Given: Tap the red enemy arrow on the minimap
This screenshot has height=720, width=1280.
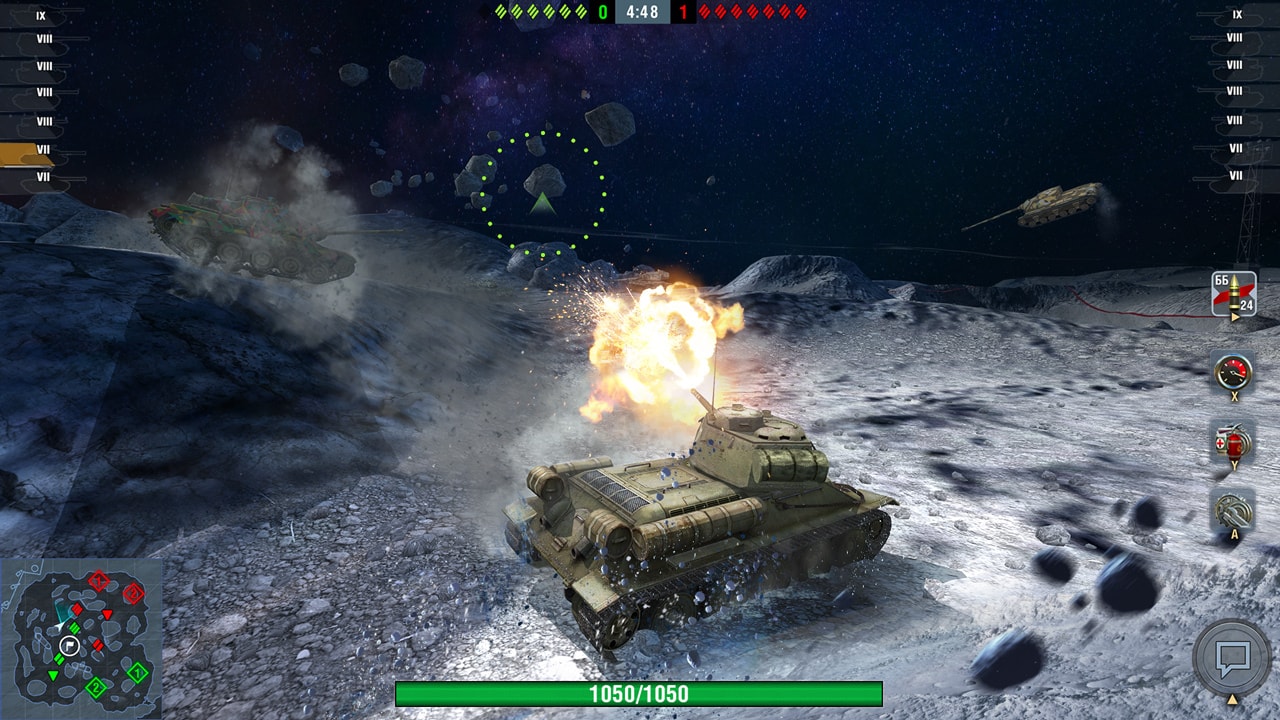Looking at the screenshot, I should 107,614.
